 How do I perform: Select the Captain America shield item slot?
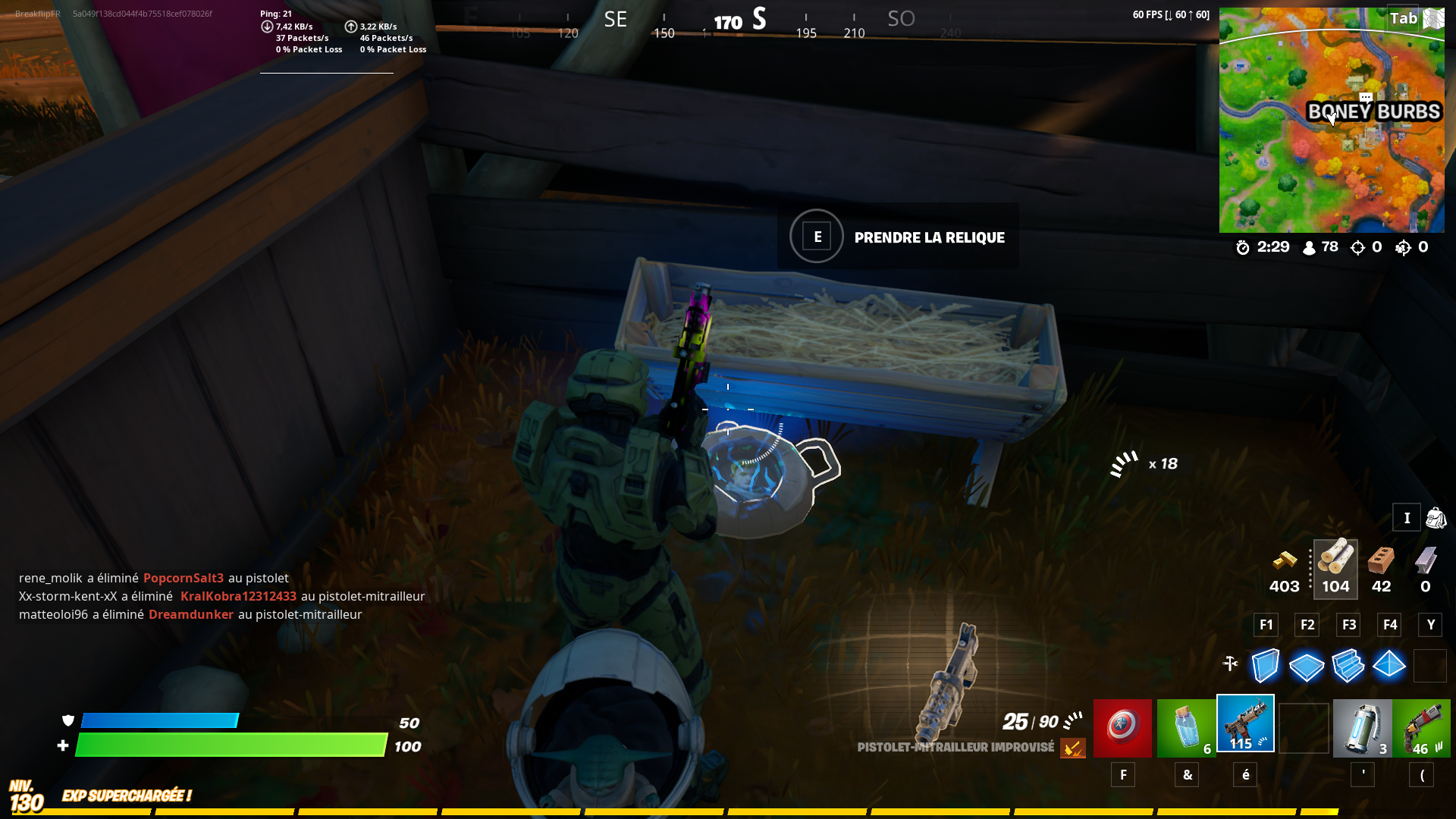[x=1122, y=726]
